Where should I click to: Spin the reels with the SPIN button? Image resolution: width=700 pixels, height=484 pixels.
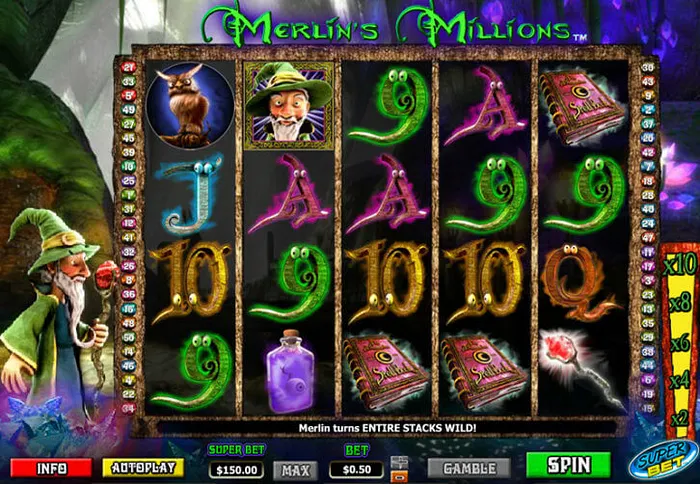coord(568,465)
